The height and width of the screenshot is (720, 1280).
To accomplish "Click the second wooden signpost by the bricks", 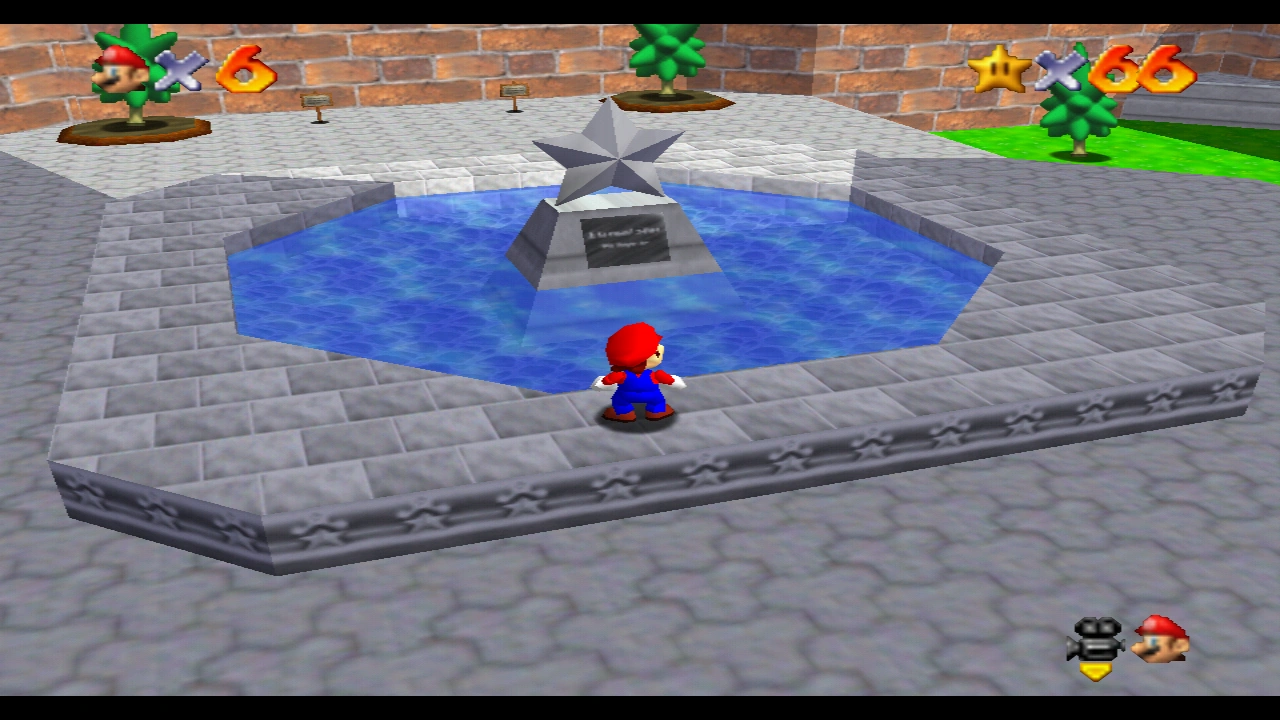I will point(513,90).
